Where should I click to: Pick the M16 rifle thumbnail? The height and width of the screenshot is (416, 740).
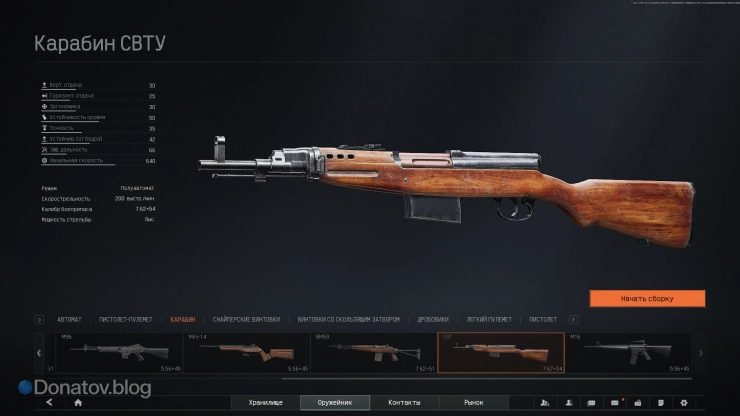(x=625, y=352)
